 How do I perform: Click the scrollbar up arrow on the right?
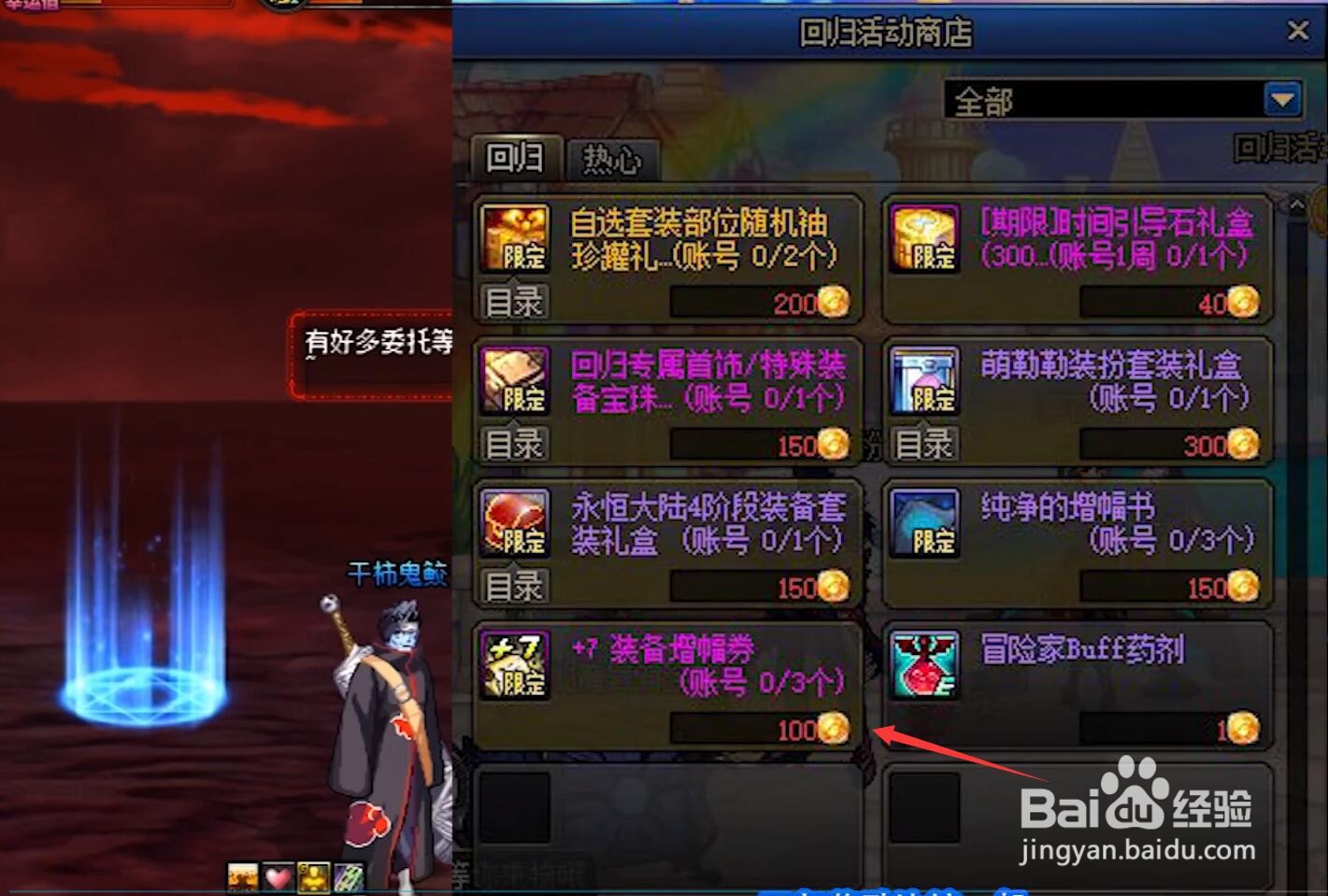(1297, 202)
